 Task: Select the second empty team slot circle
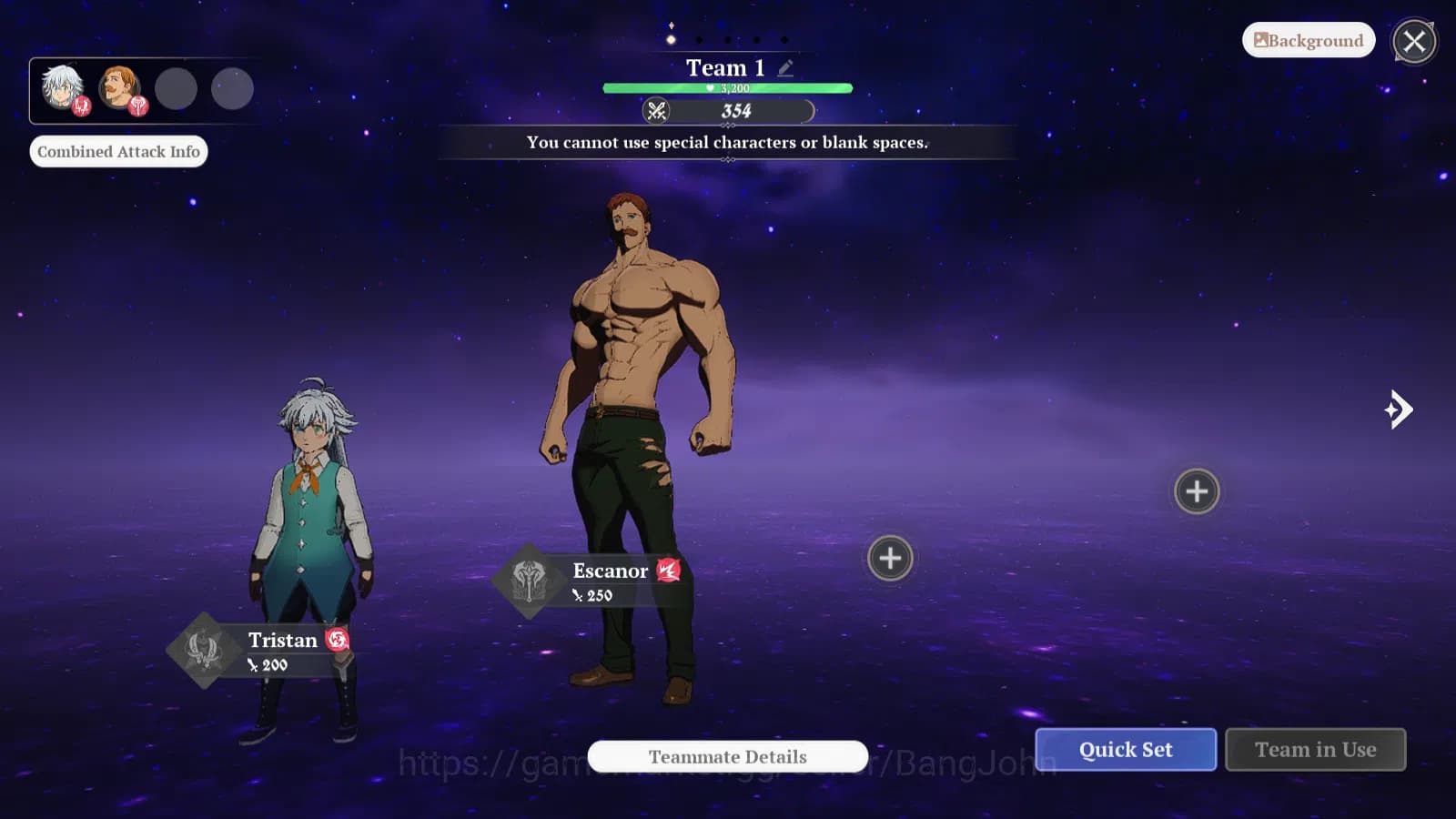(x=230, y=88)
